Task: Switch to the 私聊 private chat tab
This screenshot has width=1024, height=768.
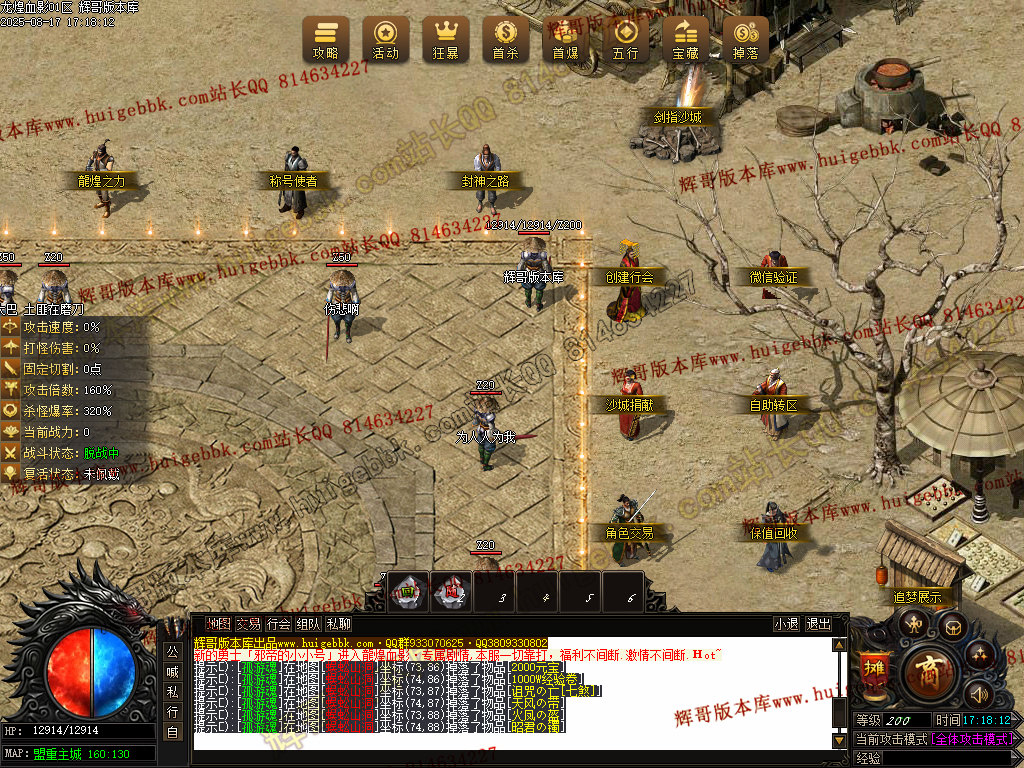Action: coord(338,624)
